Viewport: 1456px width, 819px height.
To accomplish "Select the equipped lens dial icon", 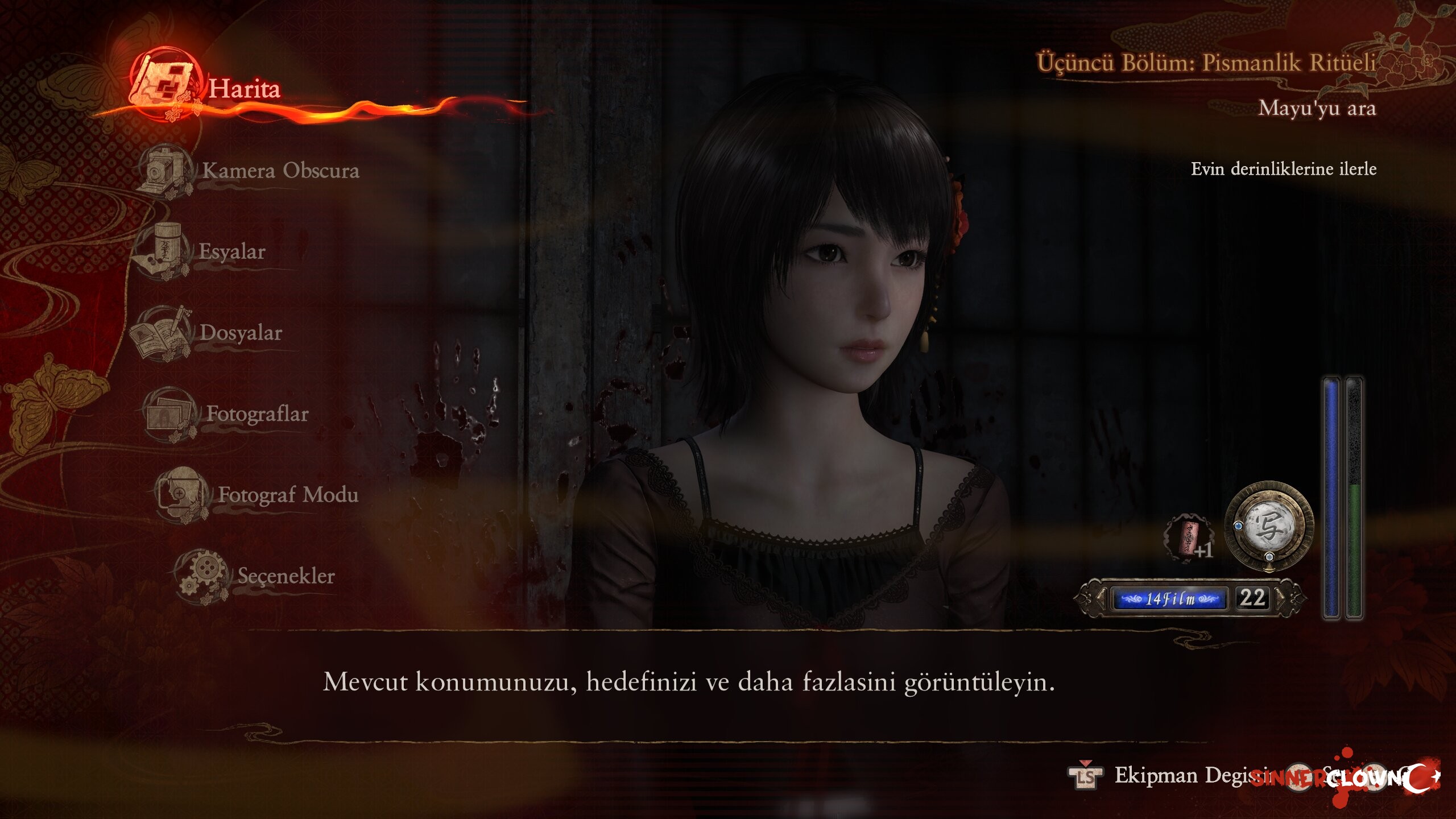I will click(1269, 526).
